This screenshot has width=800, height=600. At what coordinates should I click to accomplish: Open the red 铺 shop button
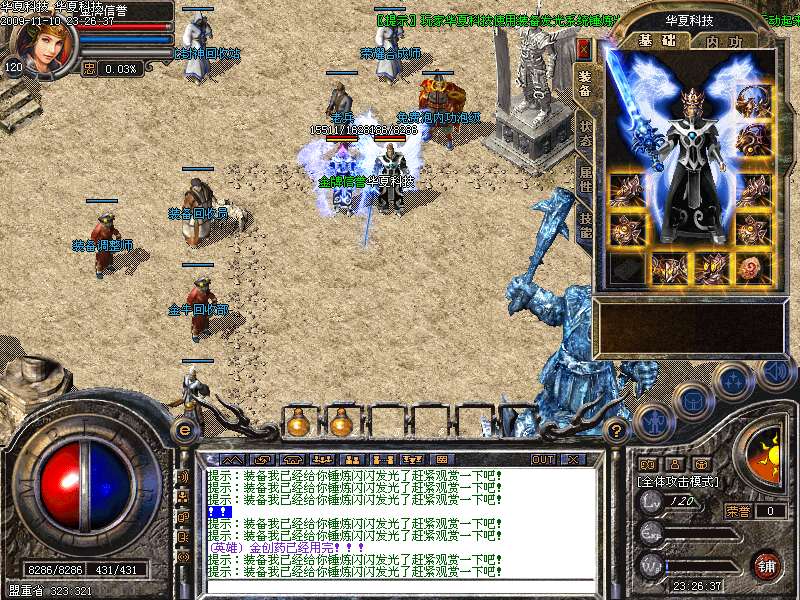coord(766,564)
